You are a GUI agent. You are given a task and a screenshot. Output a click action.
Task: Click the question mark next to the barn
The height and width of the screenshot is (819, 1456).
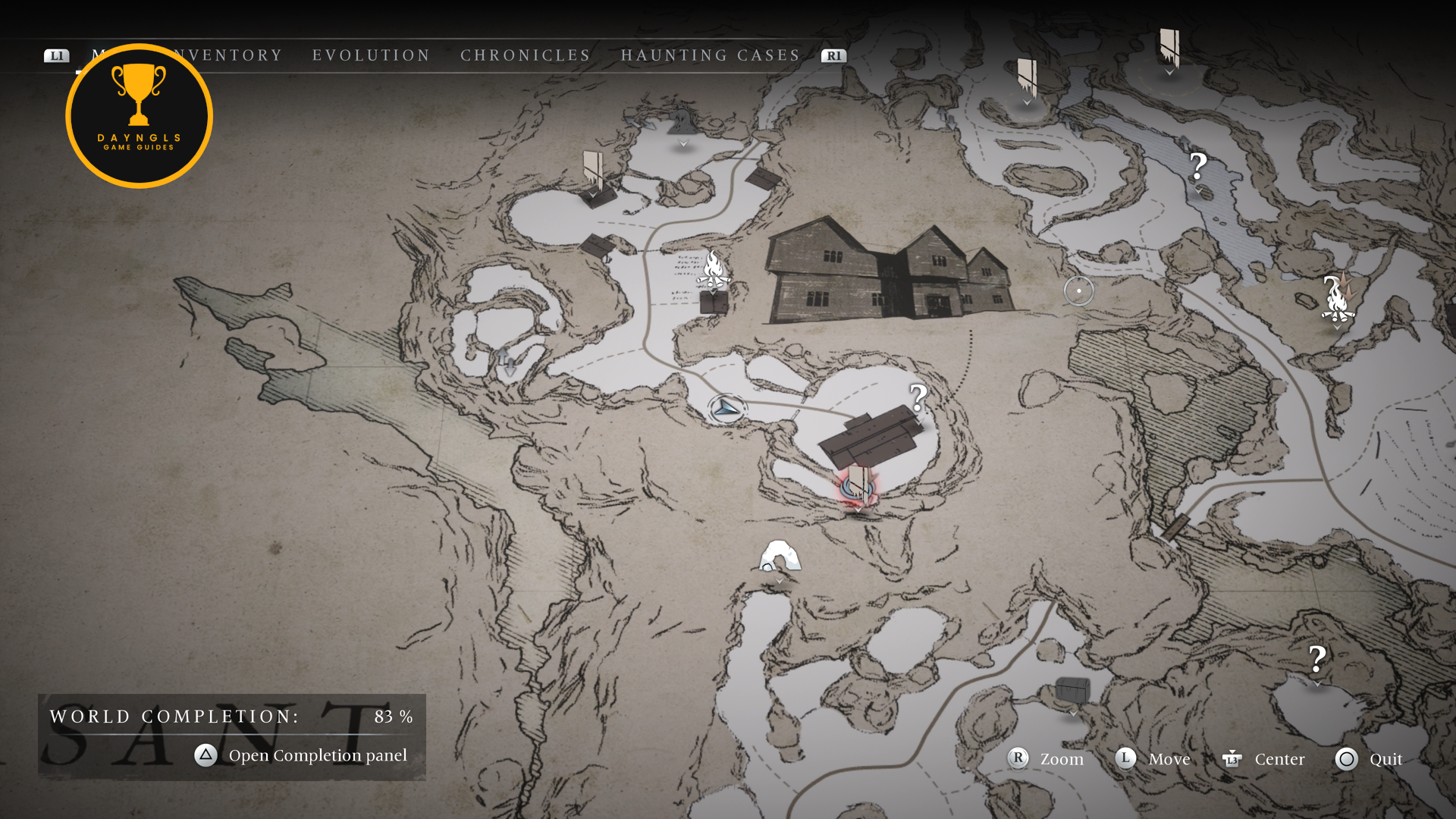(918, 397)
